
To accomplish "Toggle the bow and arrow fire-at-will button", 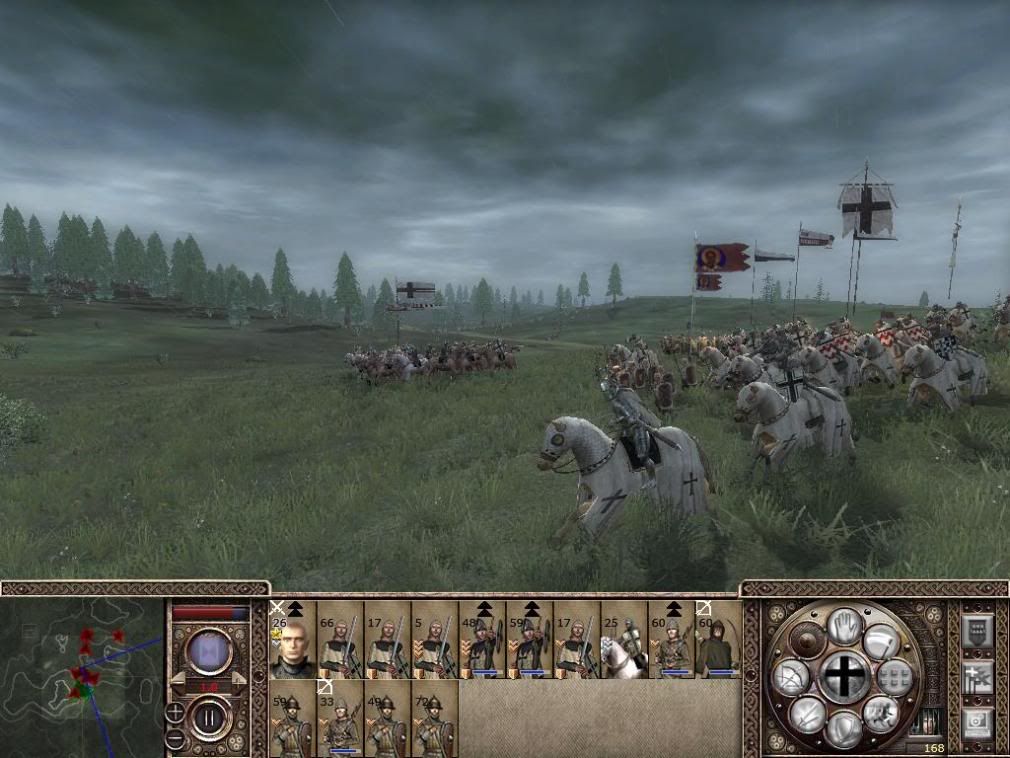I will [790, 678].
